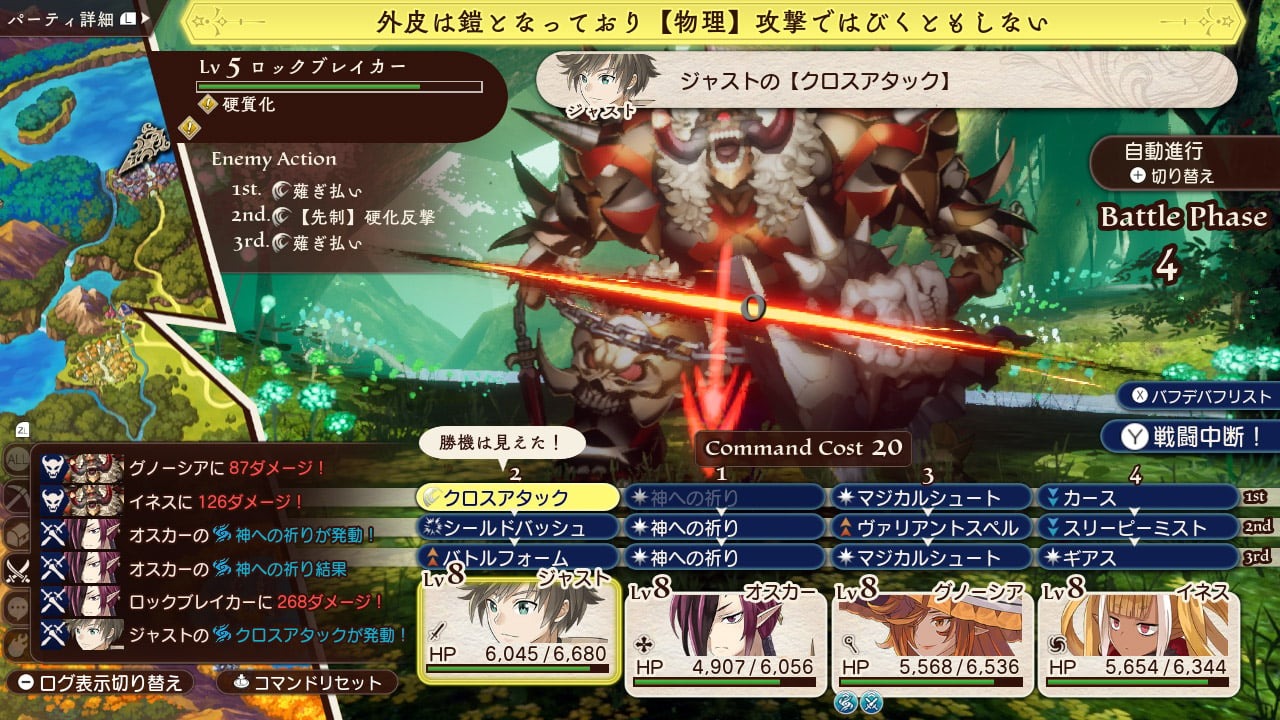
Task: Click the 硬質化 status icon on ロックブレイカー
Action: [208, 104]
